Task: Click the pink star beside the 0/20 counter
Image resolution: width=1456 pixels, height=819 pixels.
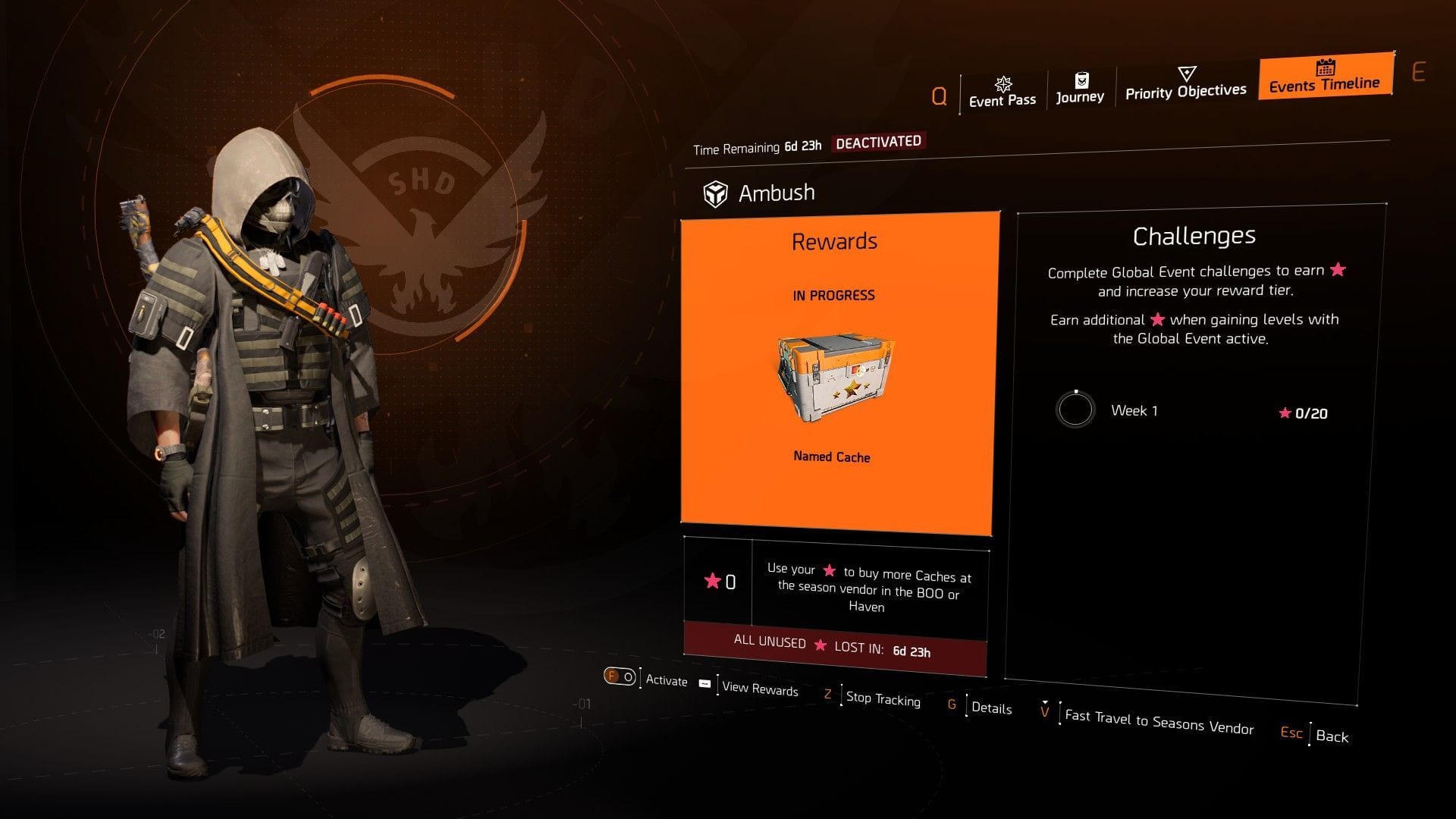Action: click(x=1284, y=414)
